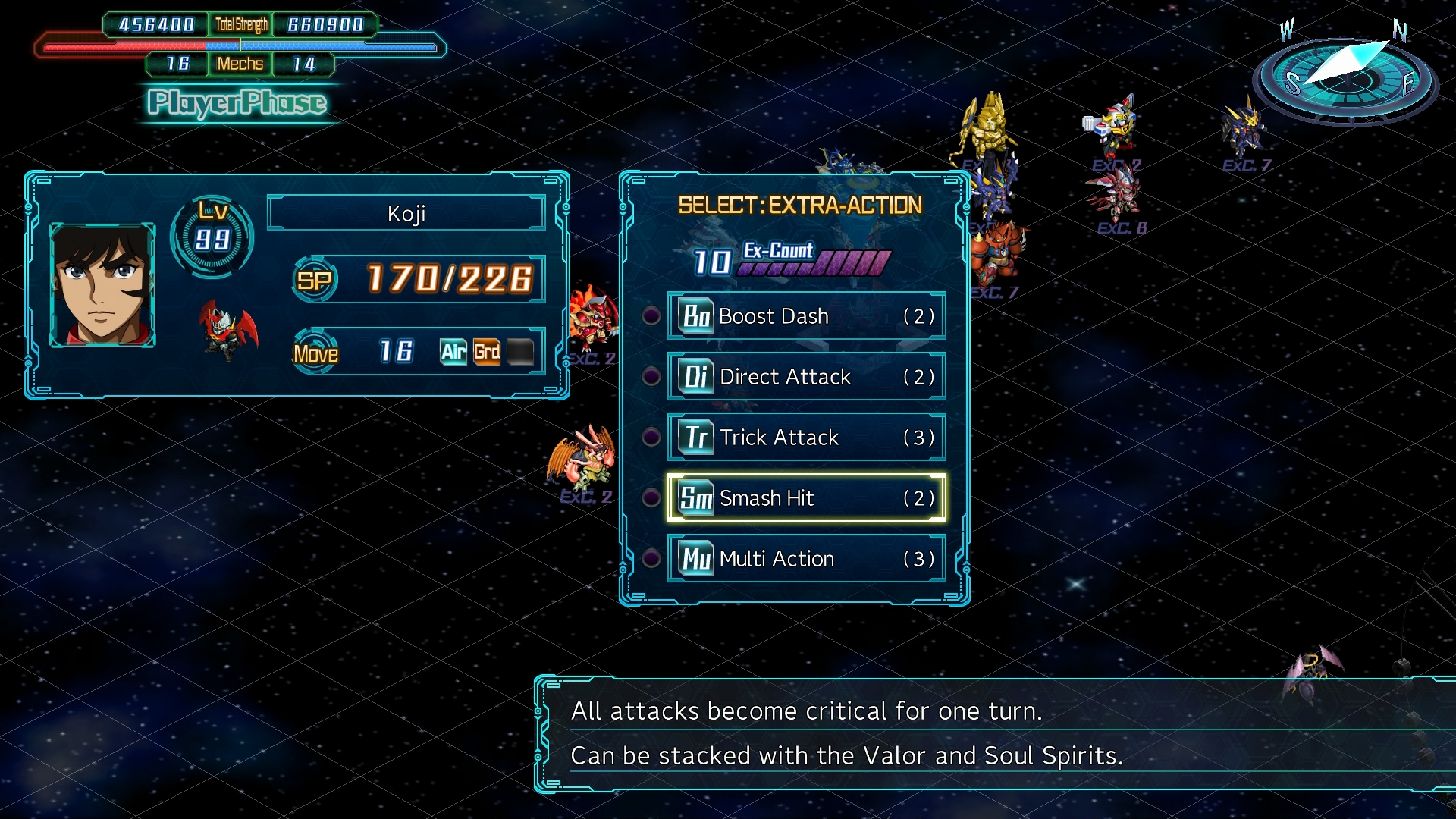Activate the Smash Hit extra-action
This screenshot has height=819, width=1456.
pos(806,498)
